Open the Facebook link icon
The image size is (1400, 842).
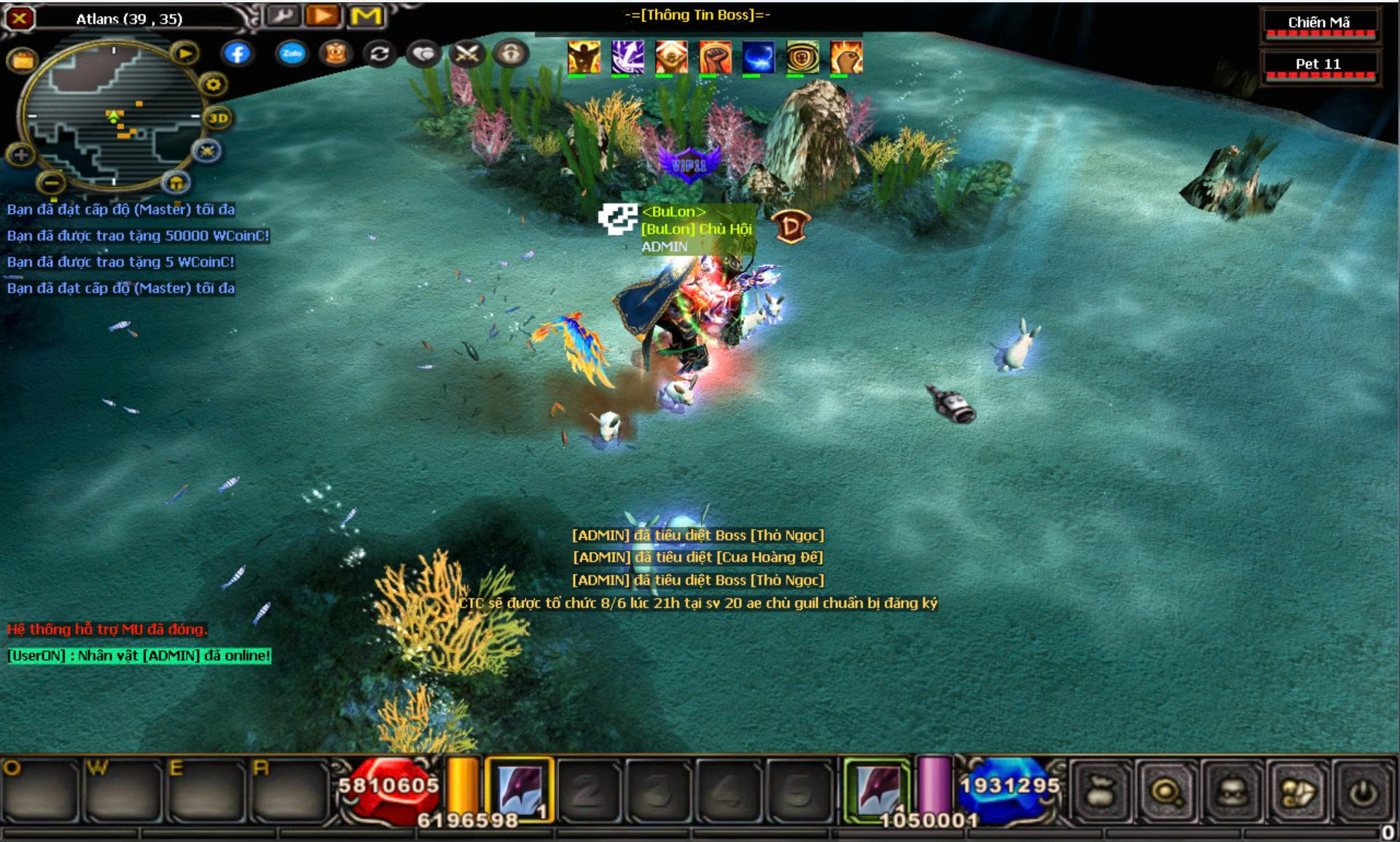pos(238,53)
